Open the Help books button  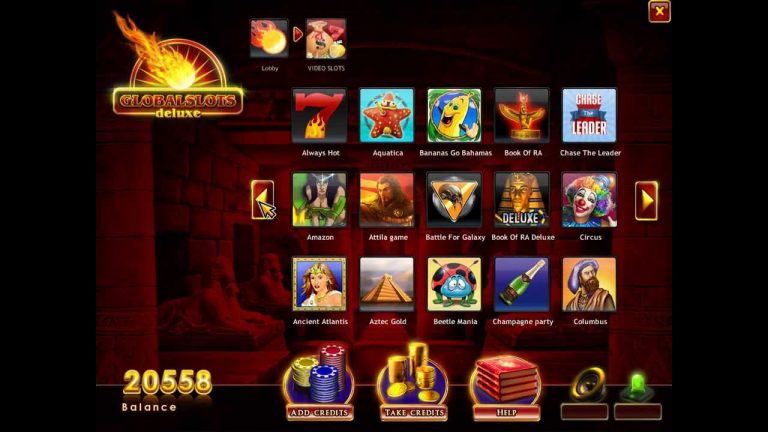[x=505, y=384]
